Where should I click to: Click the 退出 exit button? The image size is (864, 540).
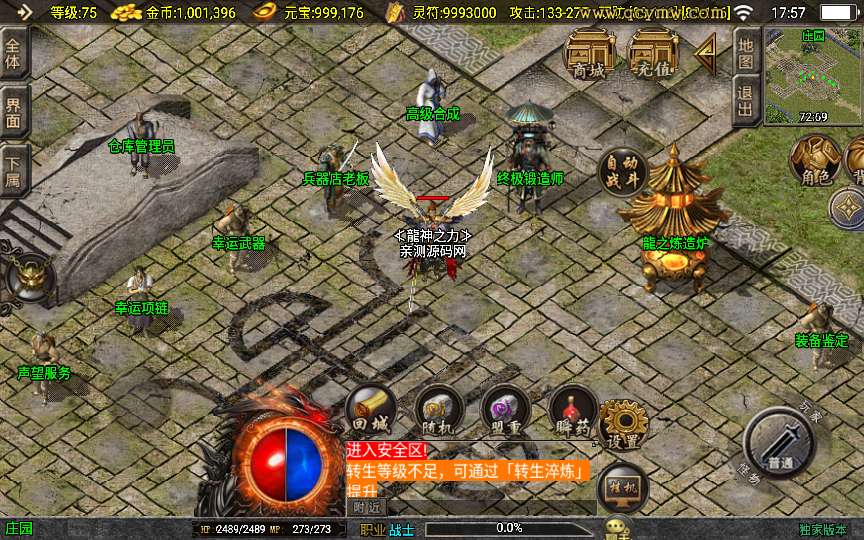745,102
